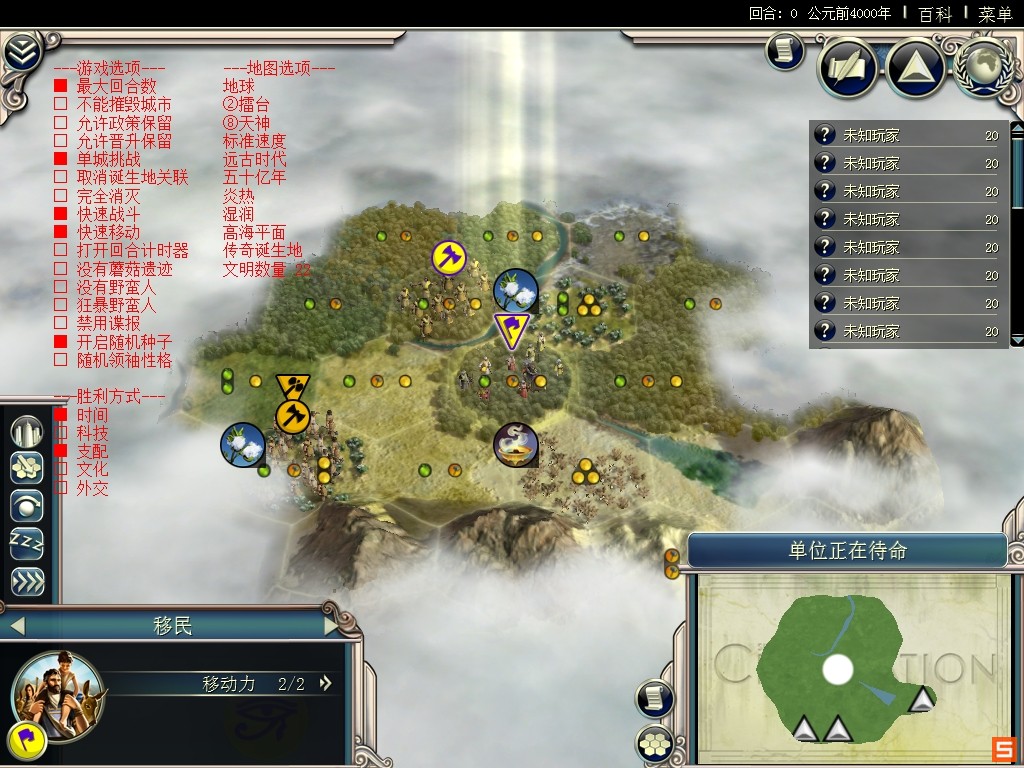The height and width of the screenshot is (768, 1024).
Task: Activate the sphere with arrow unit action
Action: tap(27, 506)
